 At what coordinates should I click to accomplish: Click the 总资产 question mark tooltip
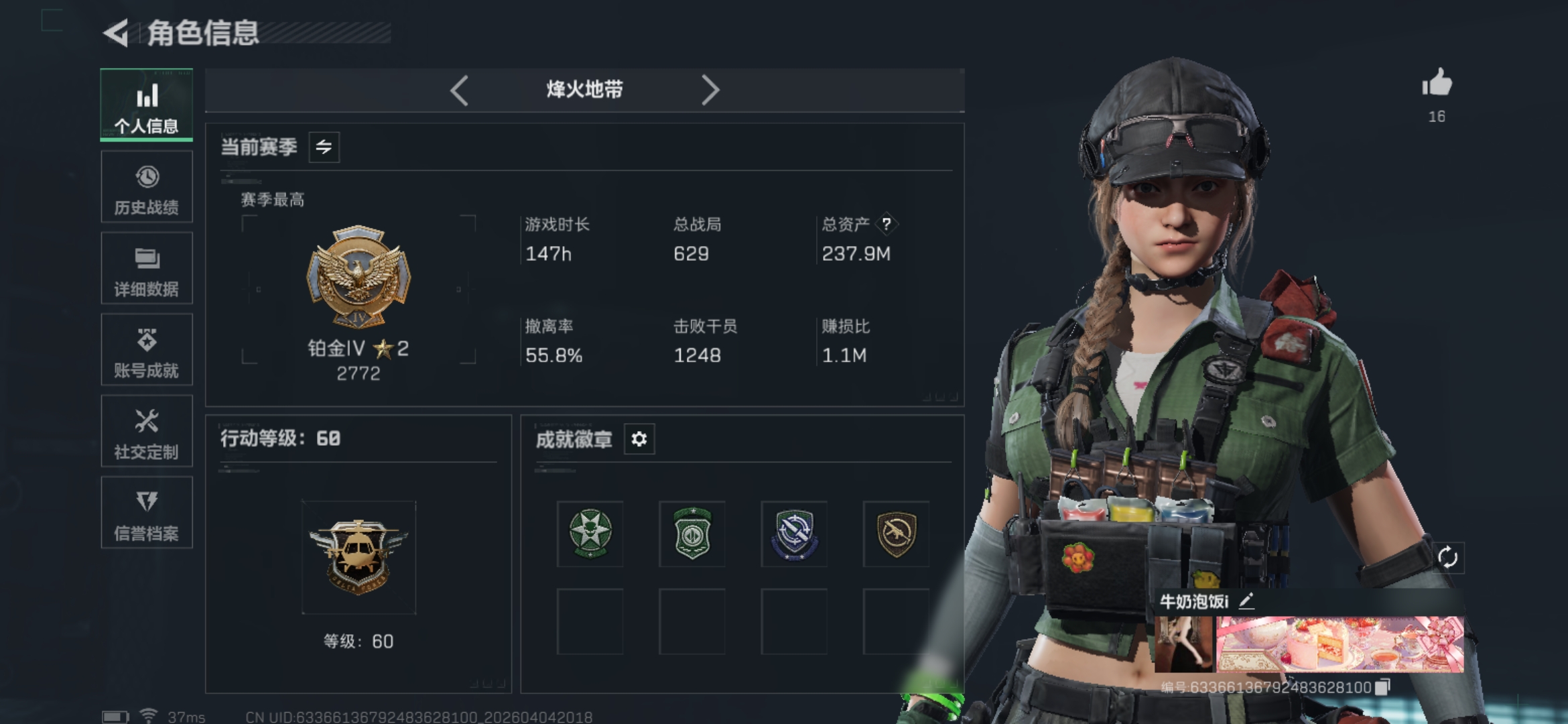pyautogui.click(x=887, y=225)
